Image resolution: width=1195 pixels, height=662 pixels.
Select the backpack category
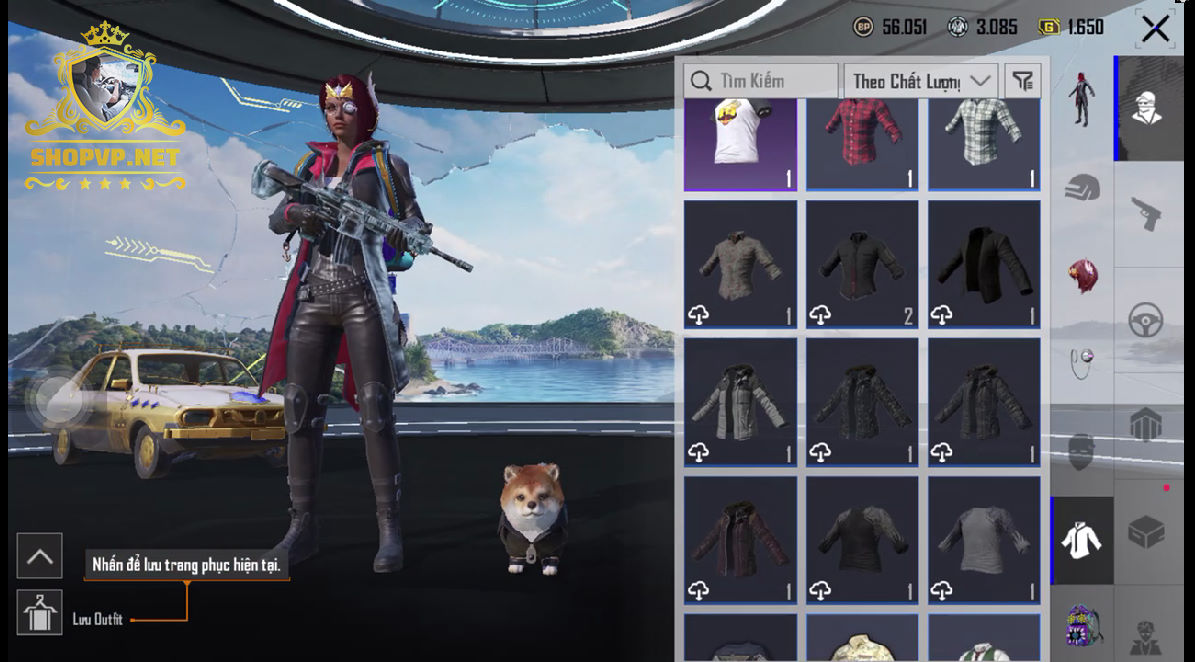point(1082,625)
